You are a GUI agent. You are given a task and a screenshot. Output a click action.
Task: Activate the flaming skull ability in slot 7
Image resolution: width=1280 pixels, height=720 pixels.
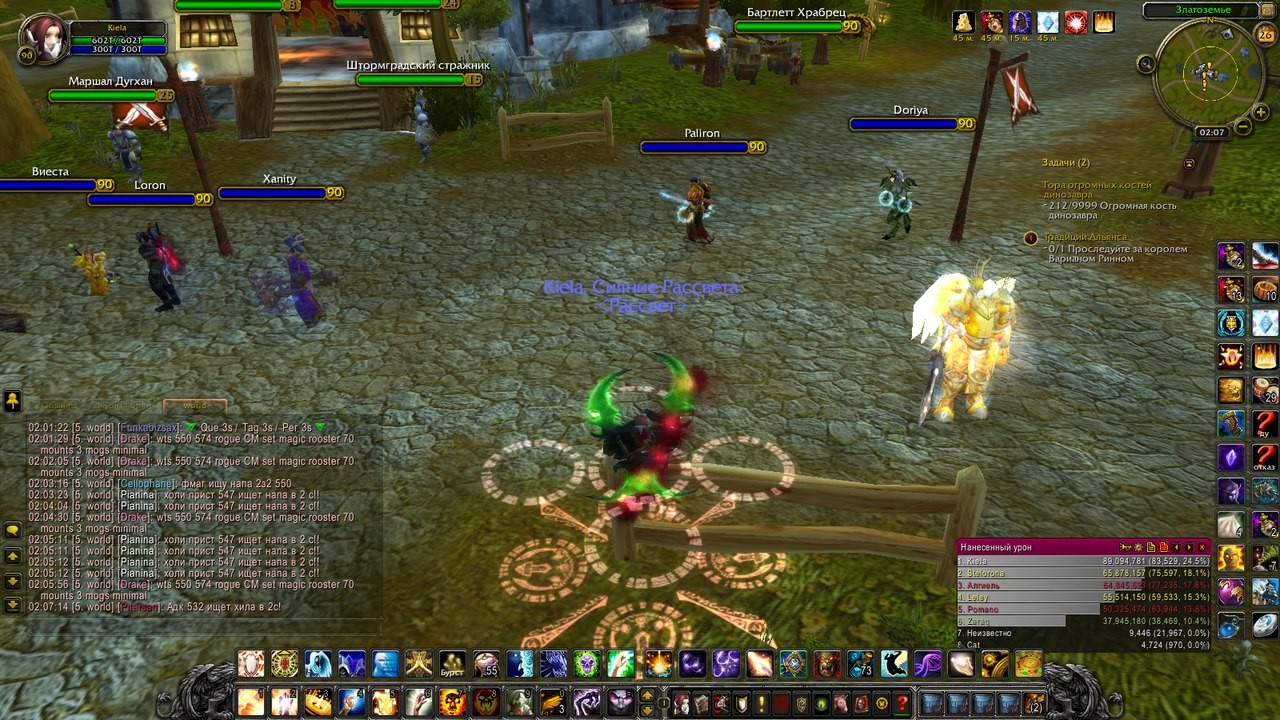pos(452,702)
